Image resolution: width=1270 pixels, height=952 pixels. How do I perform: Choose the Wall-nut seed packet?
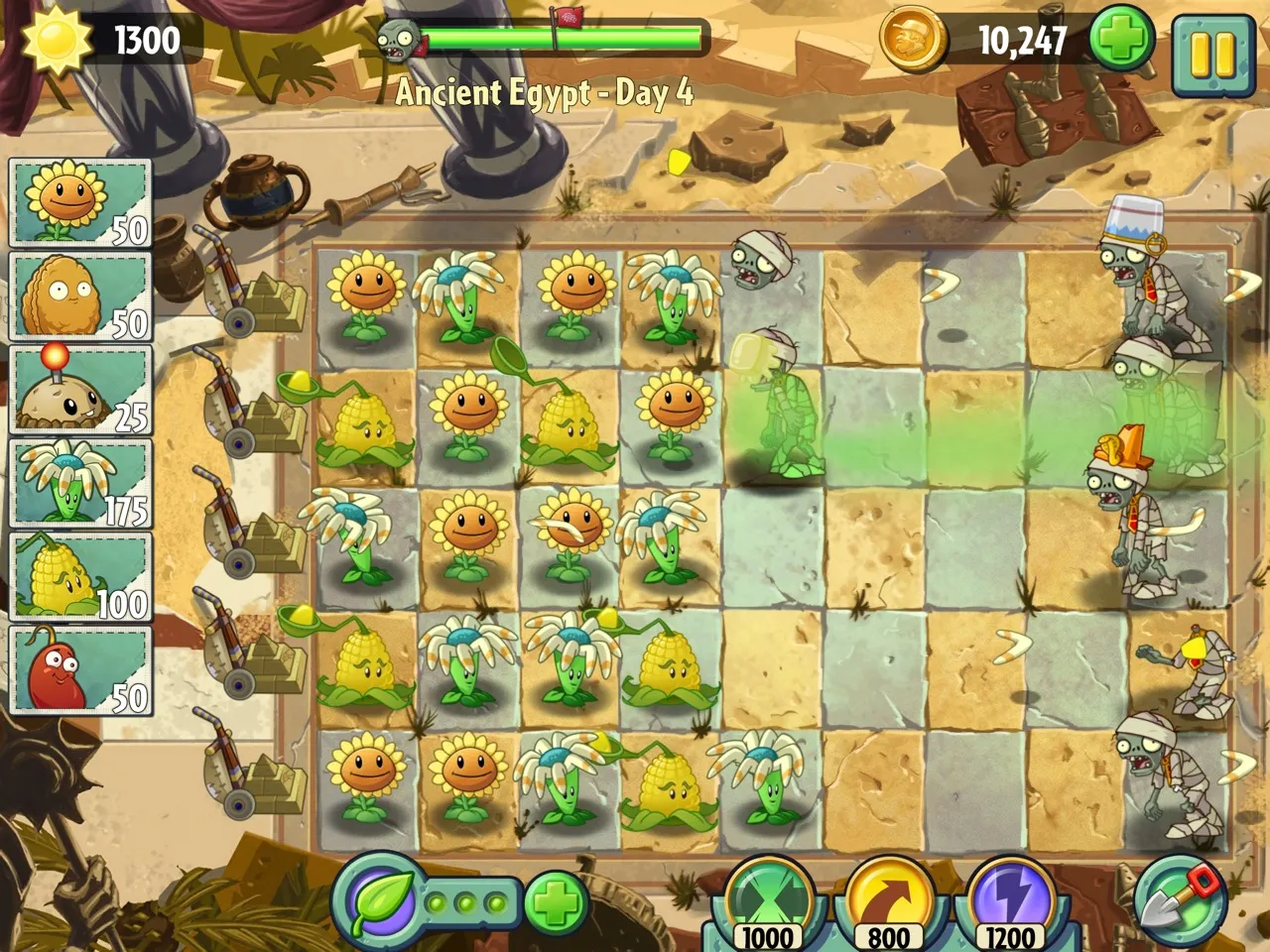[x=79, y=296]
